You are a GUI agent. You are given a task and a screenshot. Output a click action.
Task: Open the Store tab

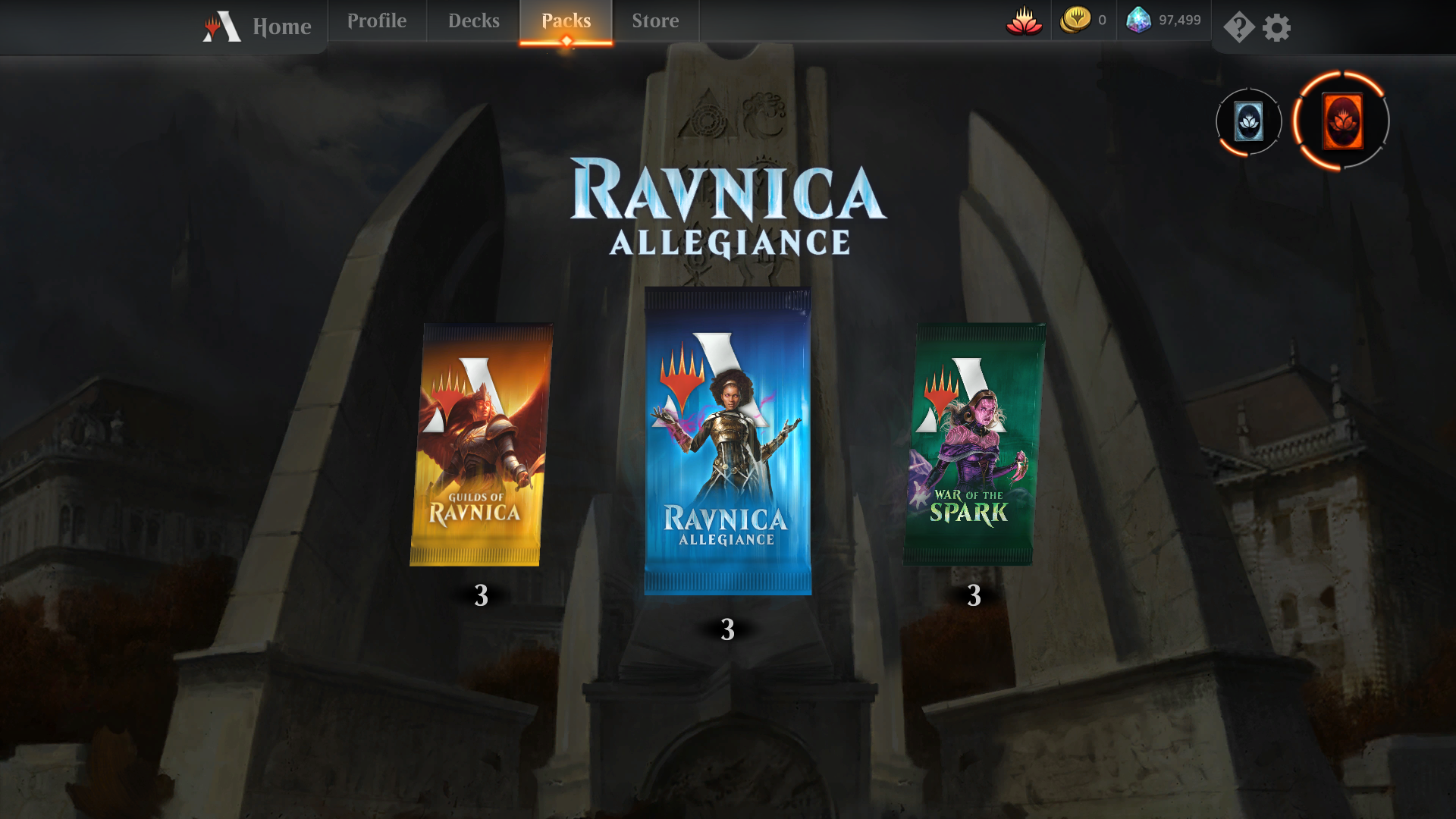tap(655, 21)
